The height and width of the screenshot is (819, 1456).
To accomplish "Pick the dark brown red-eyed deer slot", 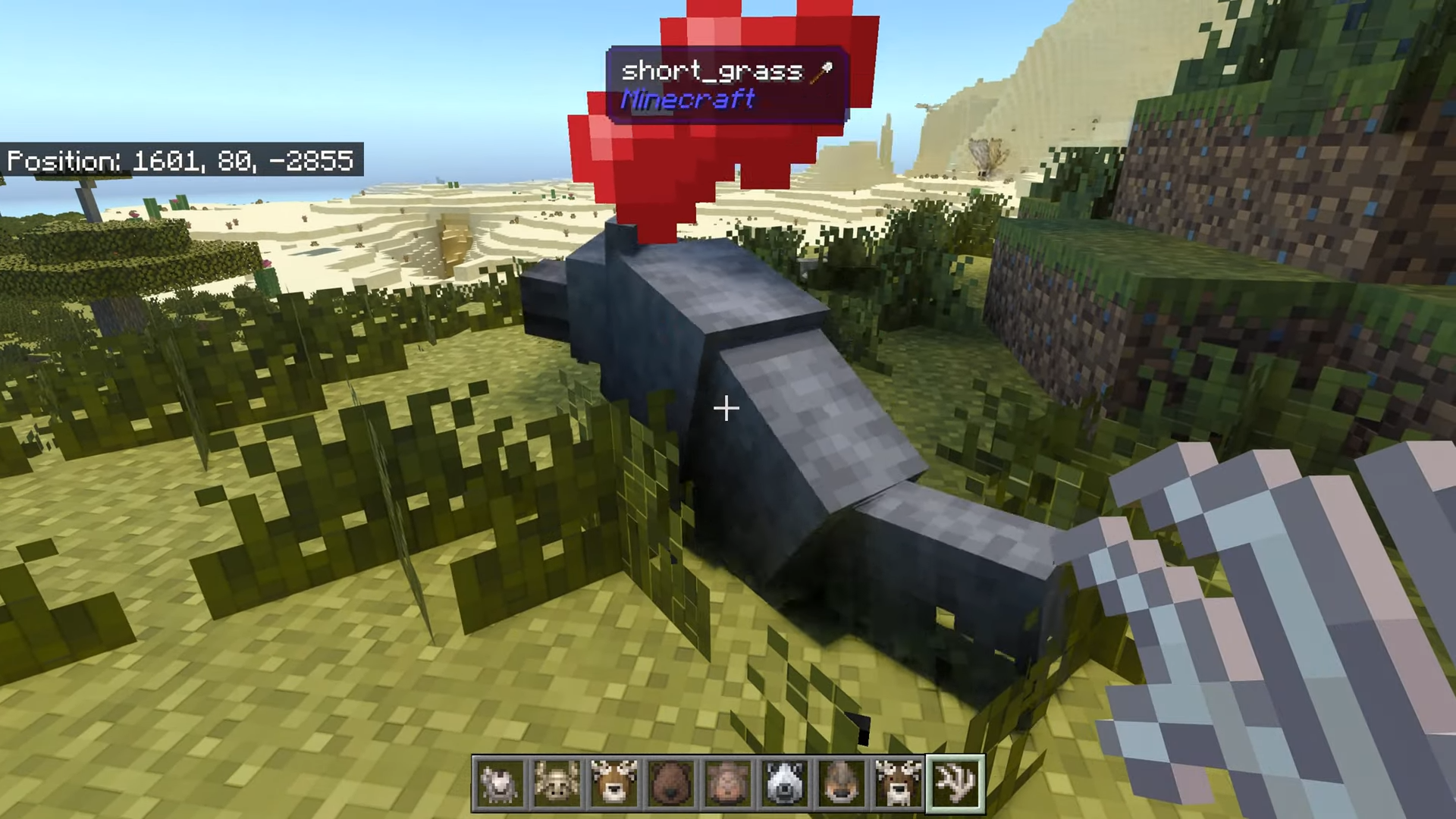I will tap(898, 783).
